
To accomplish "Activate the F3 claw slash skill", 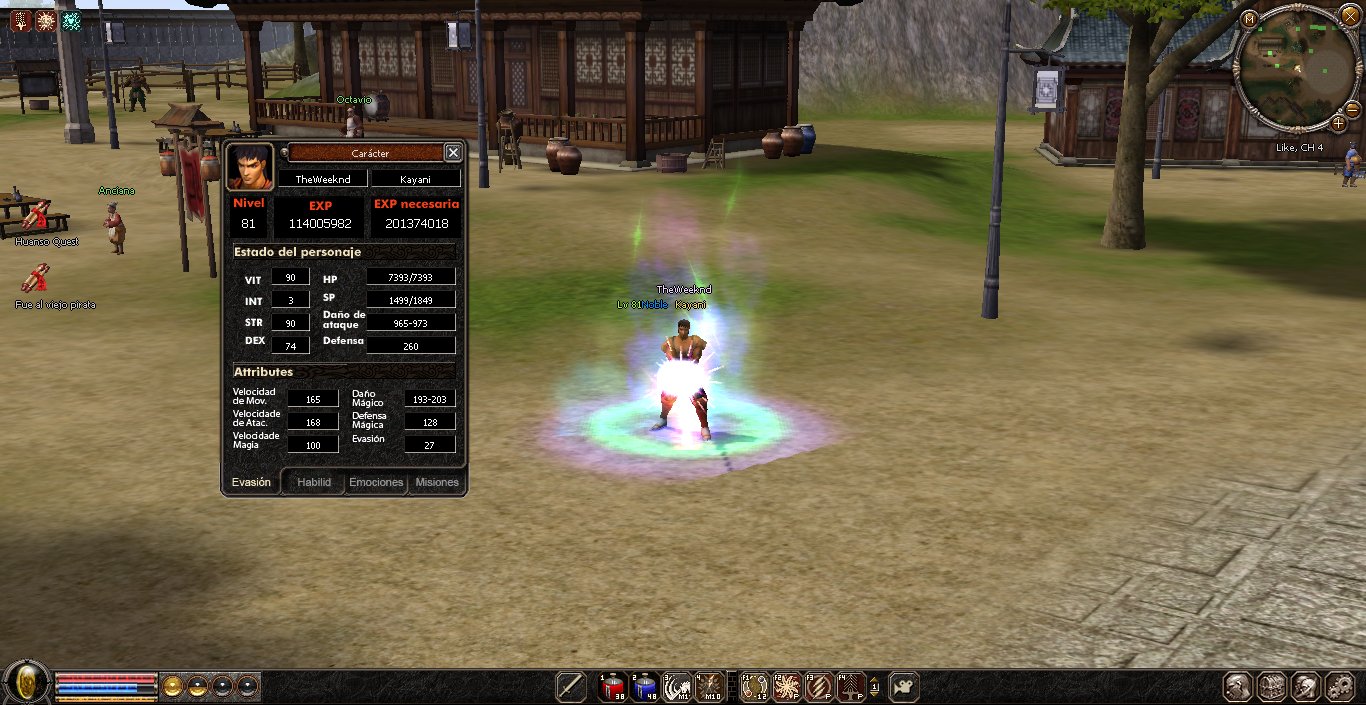I will pos(819,687).
